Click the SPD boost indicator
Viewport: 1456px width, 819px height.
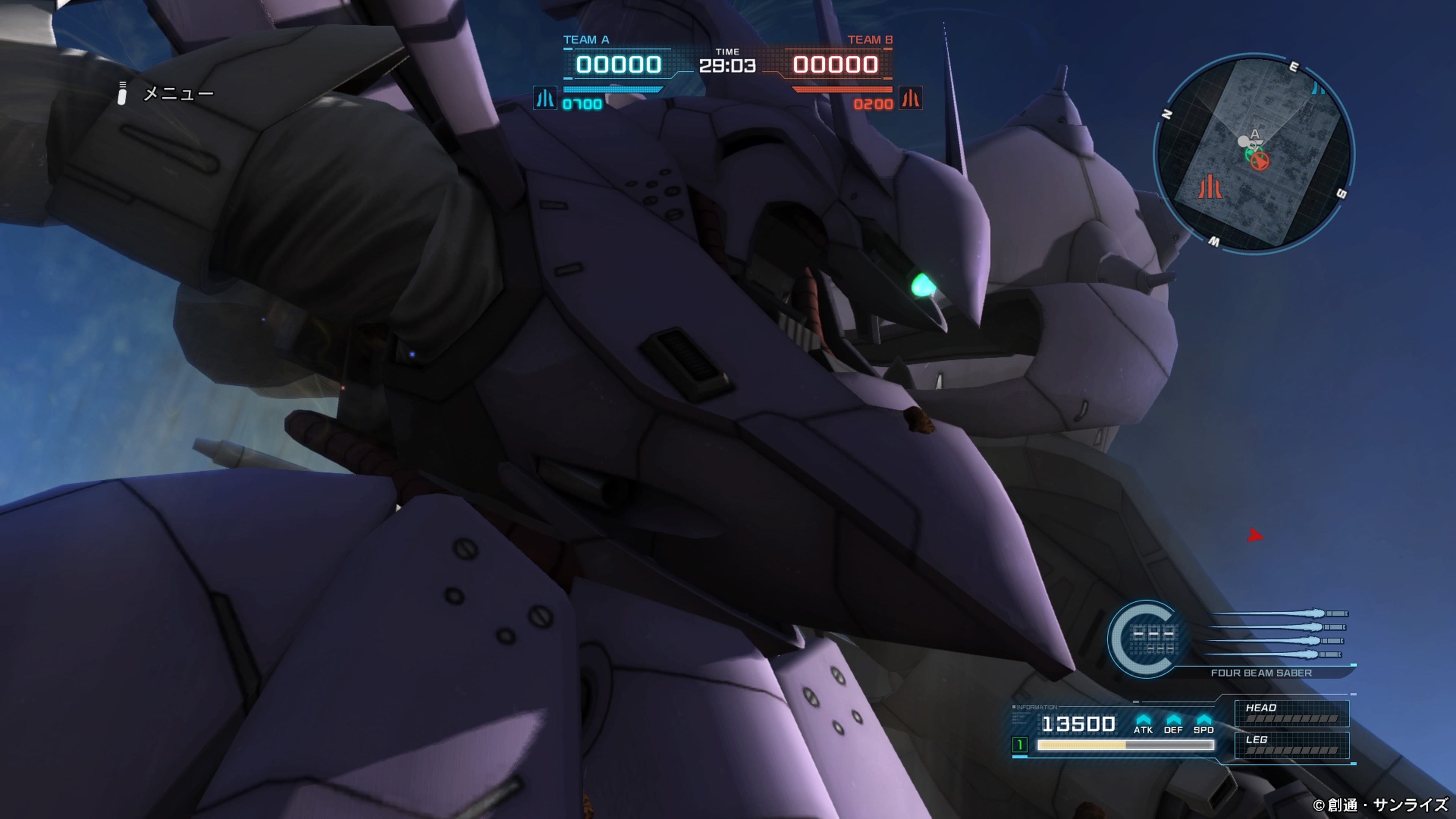click(1203, 723)
